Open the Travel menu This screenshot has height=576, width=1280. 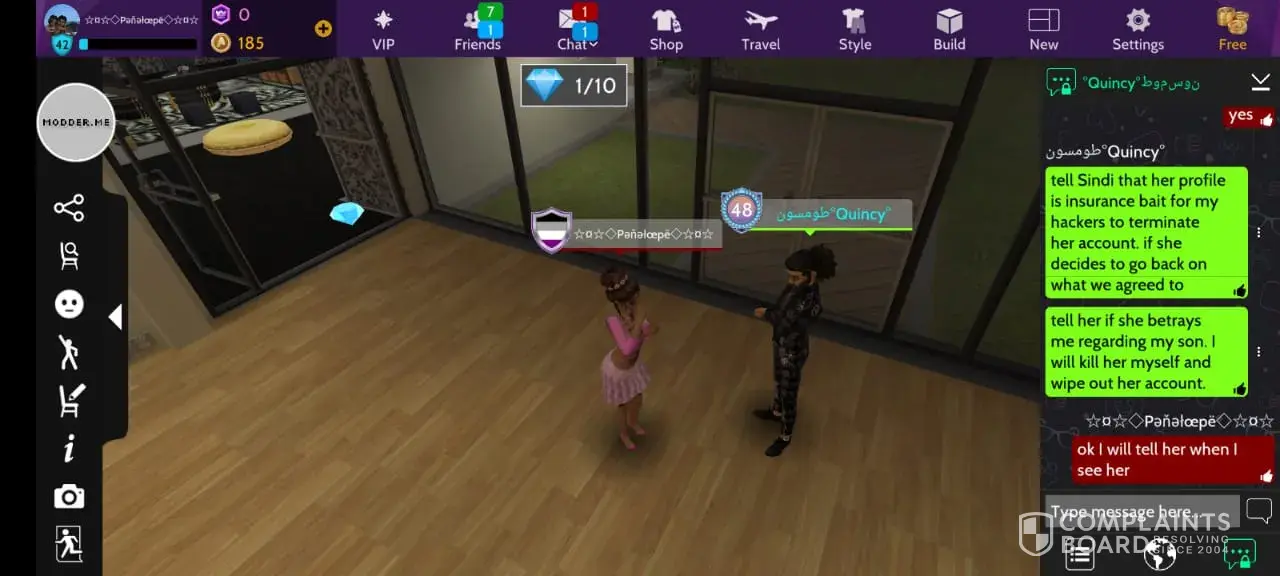tap(761, 28)
